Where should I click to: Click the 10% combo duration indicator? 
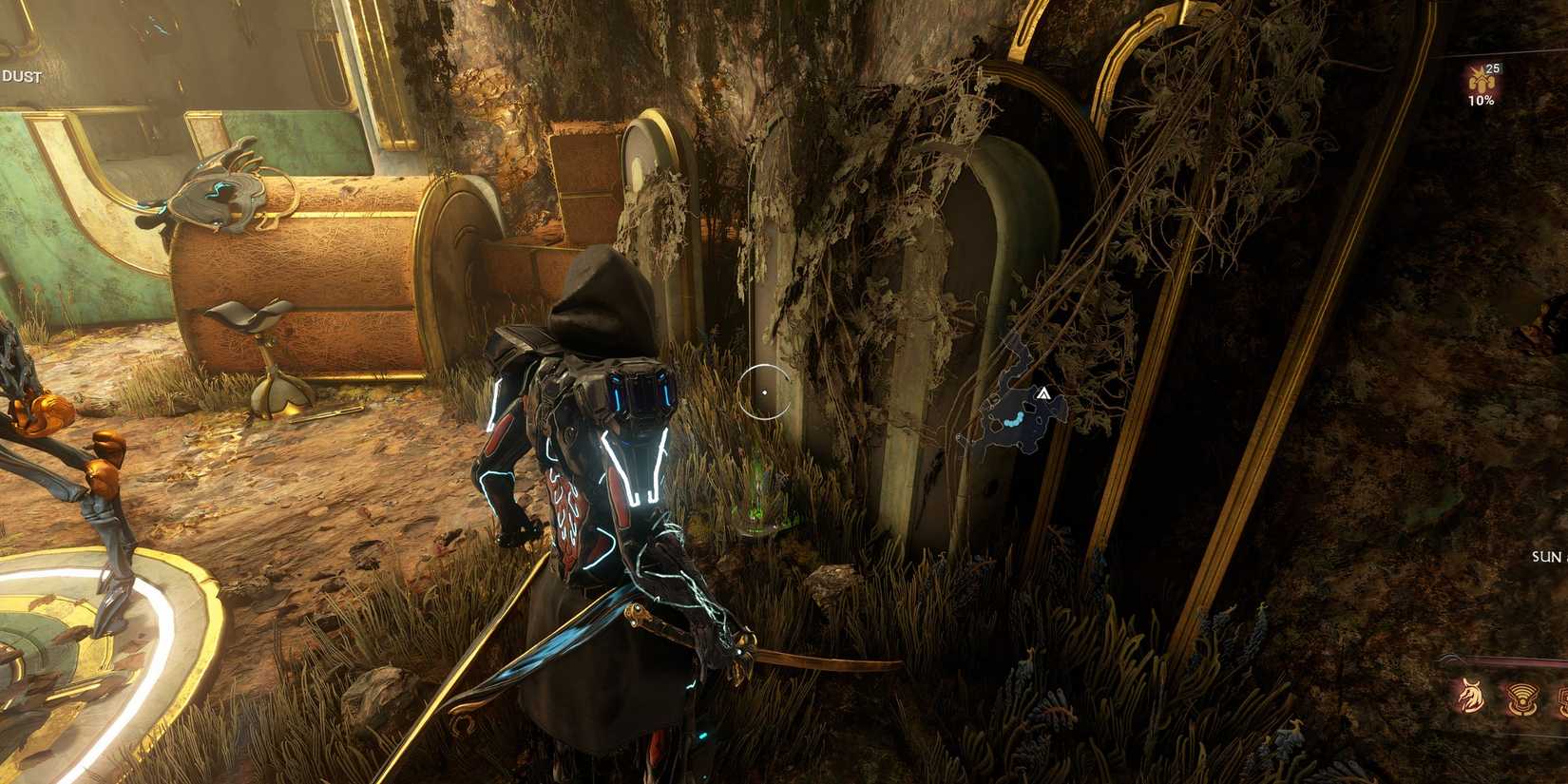1482,100
